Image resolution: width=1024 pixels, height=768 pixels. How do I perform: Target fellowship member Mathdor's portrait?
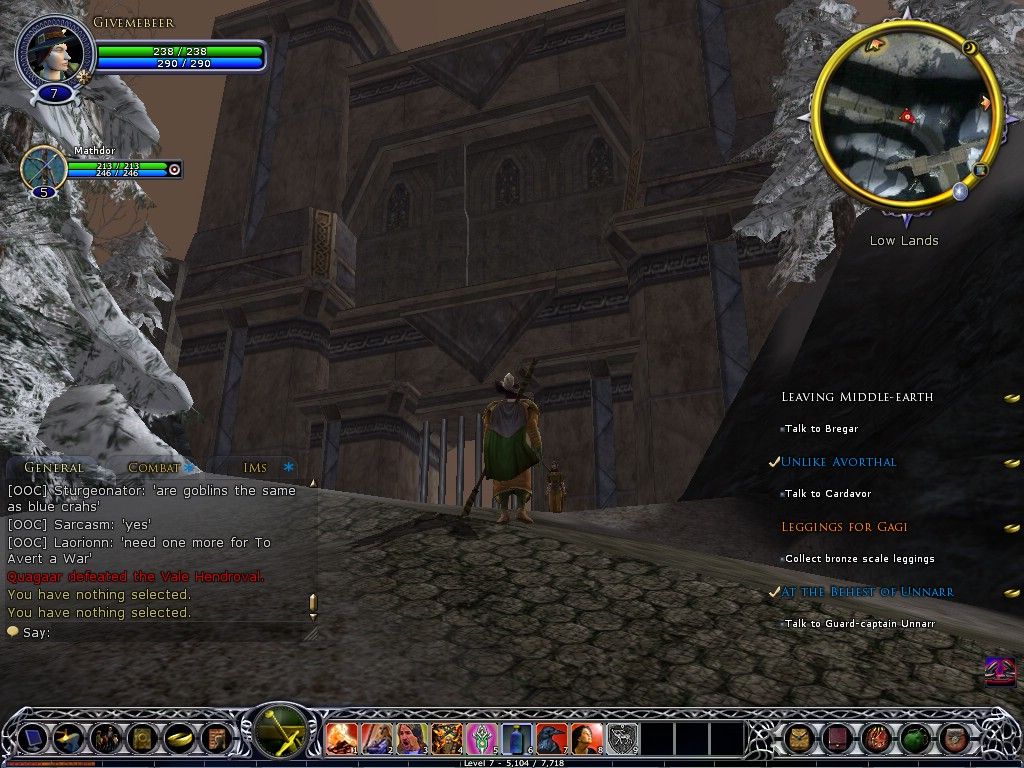(x=44, y=168)
